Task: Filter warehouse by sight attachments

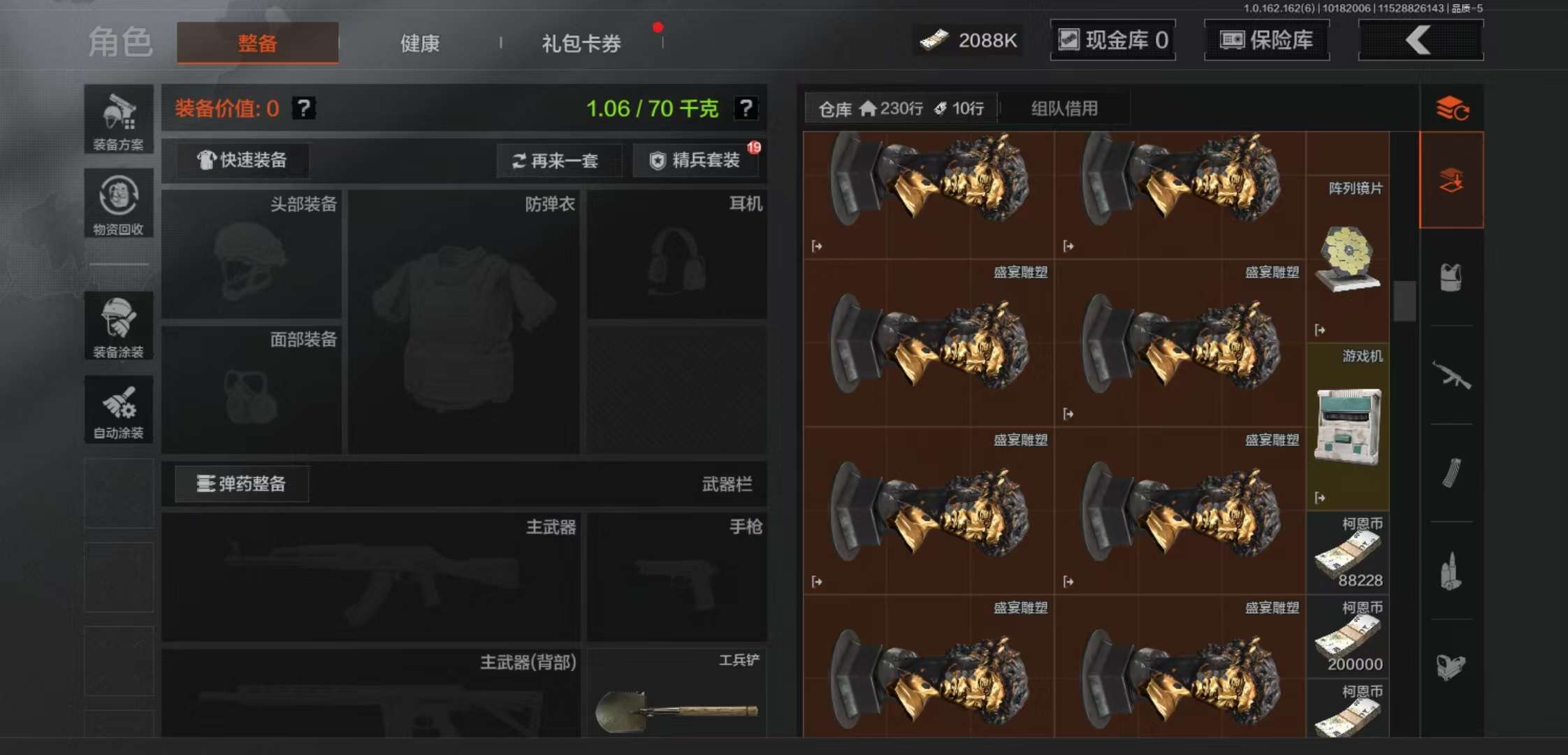Action: [1452, 668]
